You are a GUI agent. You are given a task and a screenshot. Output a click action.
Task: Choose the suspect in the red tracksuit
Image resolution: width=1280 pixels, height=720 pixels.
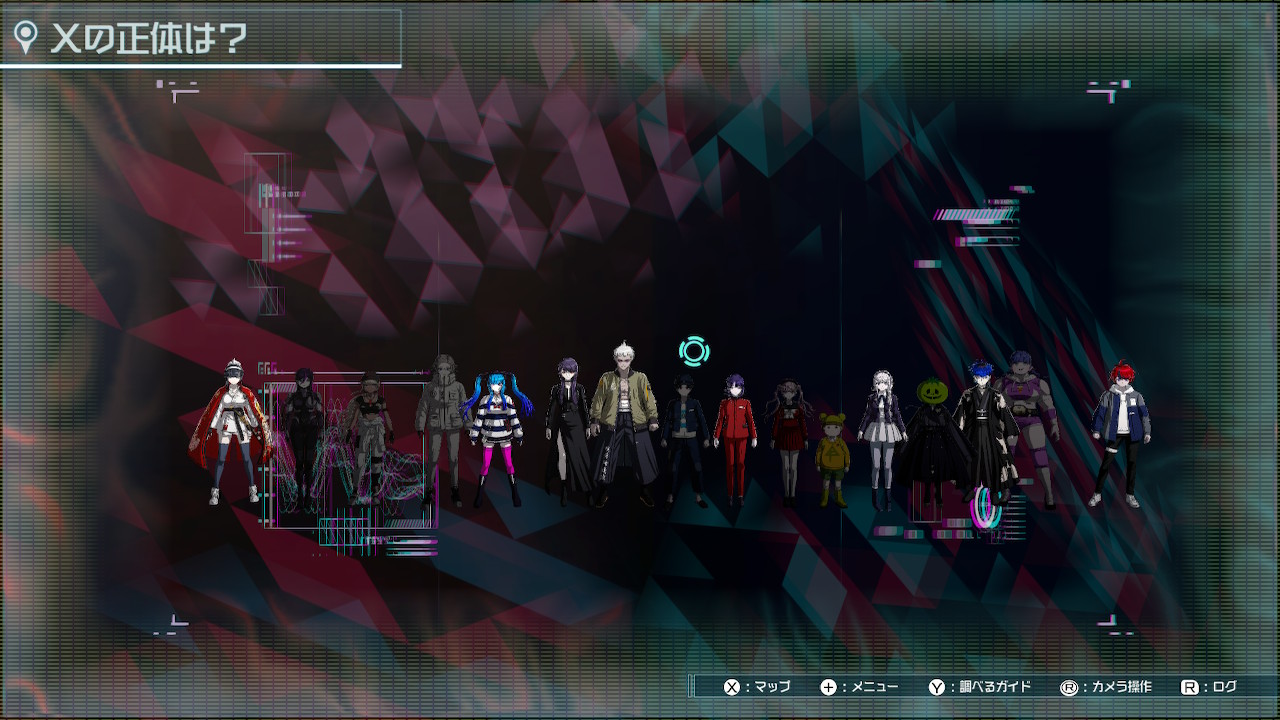(x=735, y=436)
